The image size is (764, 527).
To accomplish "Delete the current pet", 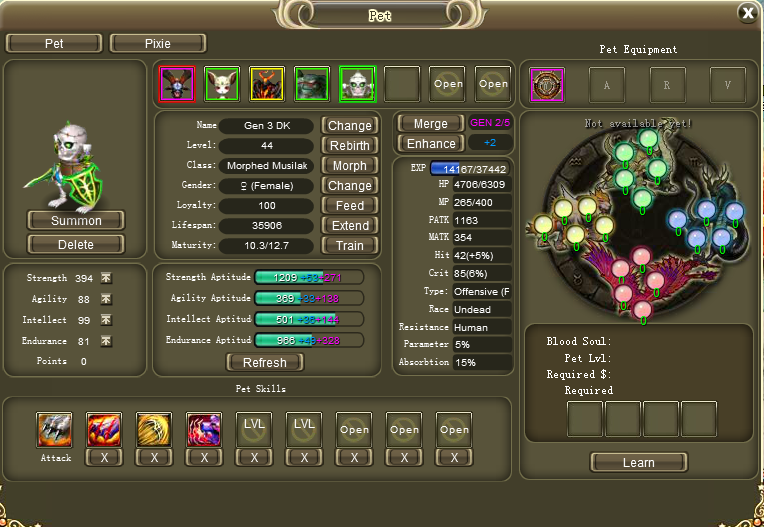I will click(76, 244).
